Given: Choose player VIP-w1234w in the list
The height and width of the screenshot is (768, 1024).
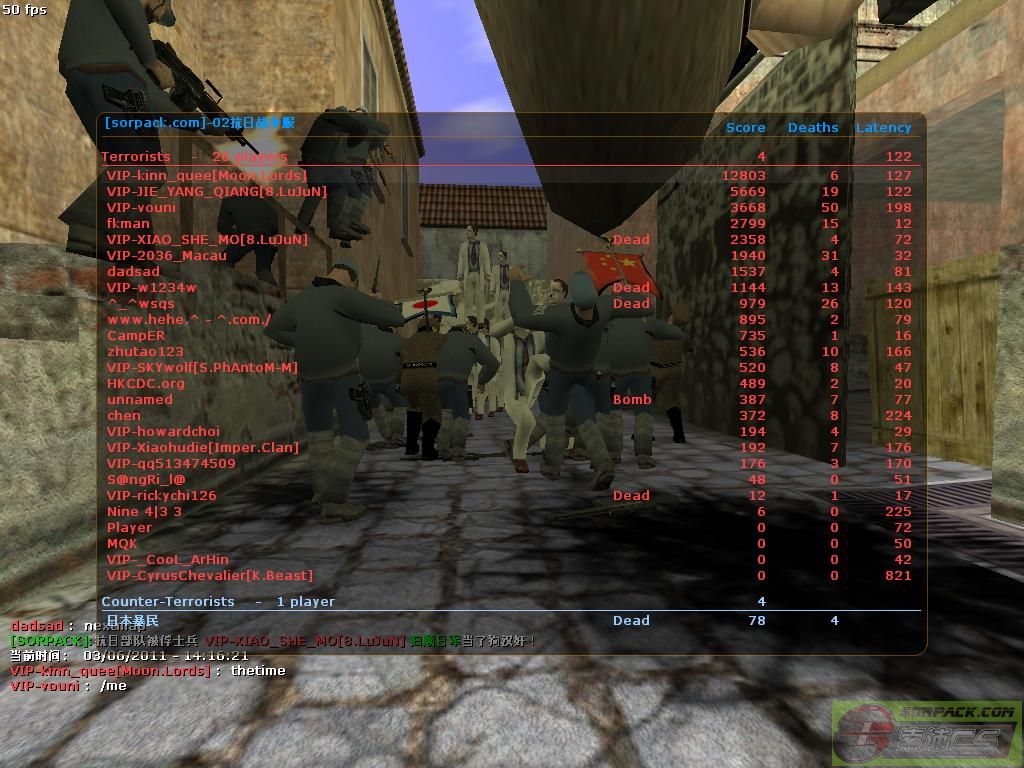Looking at the screenshot, I should click(x=152, y=288).
